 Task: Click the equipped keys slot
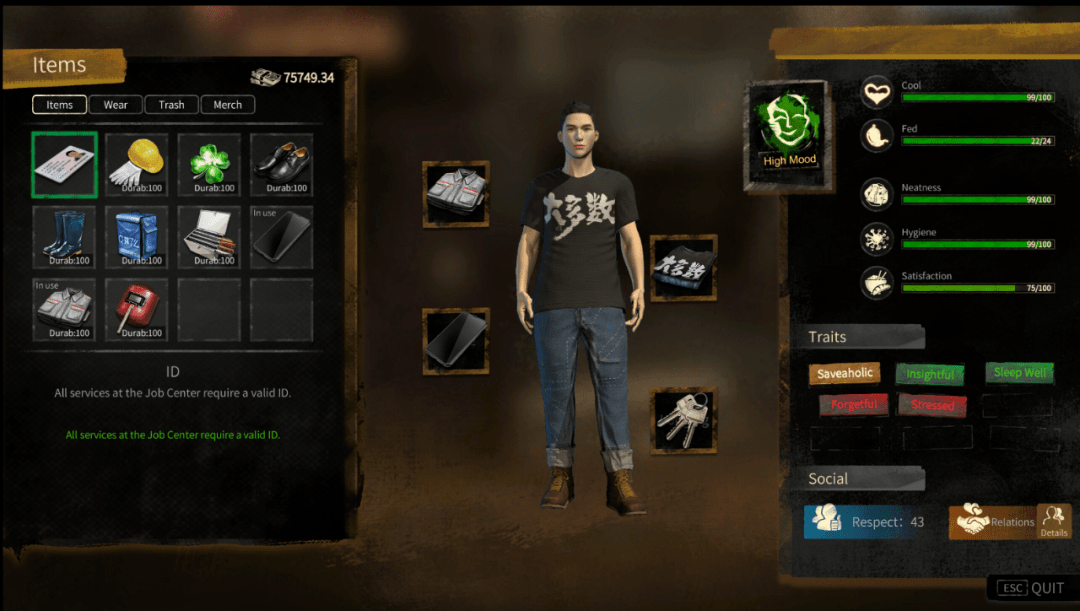(684, 421)
